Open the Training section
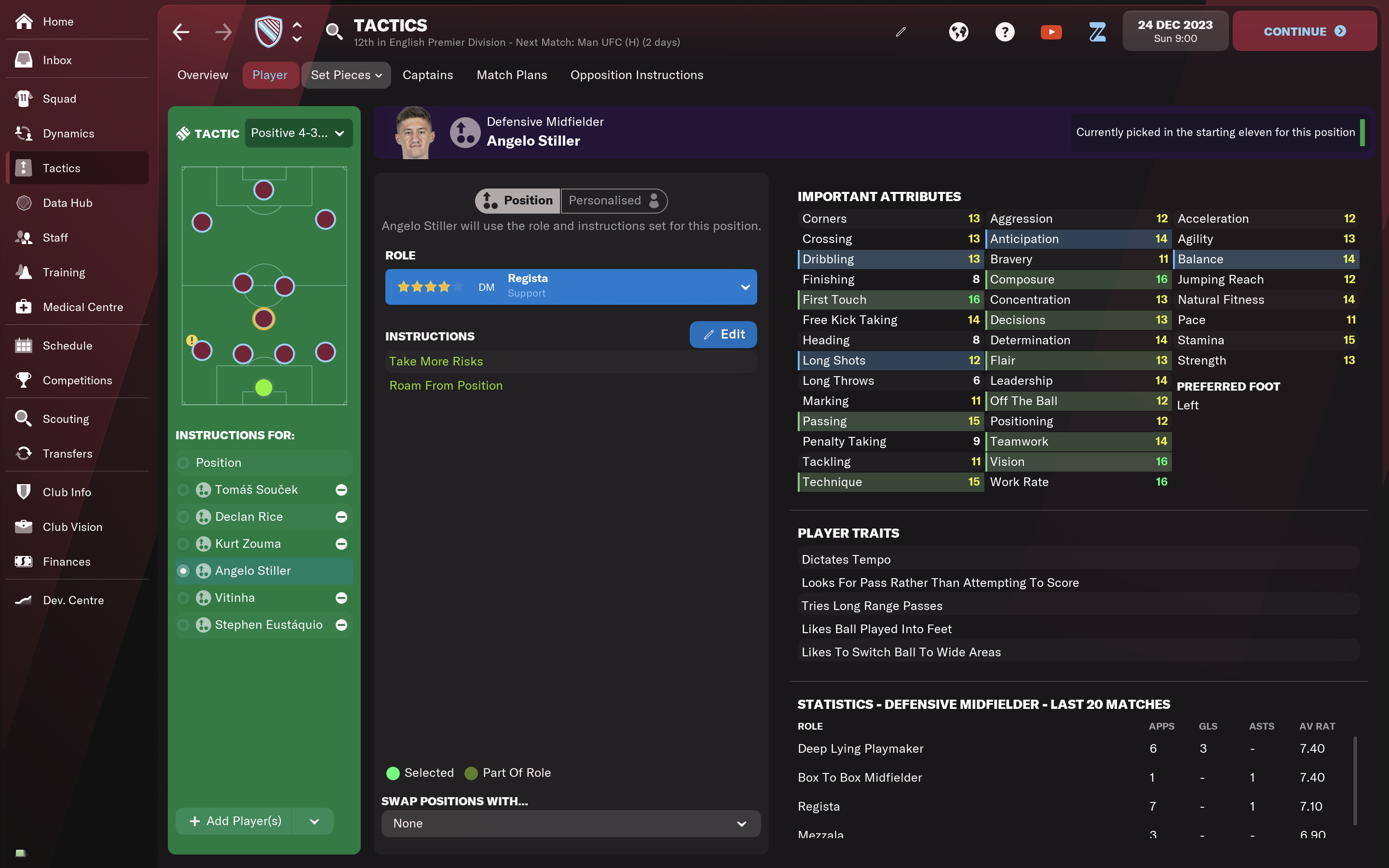 (64, 272)
